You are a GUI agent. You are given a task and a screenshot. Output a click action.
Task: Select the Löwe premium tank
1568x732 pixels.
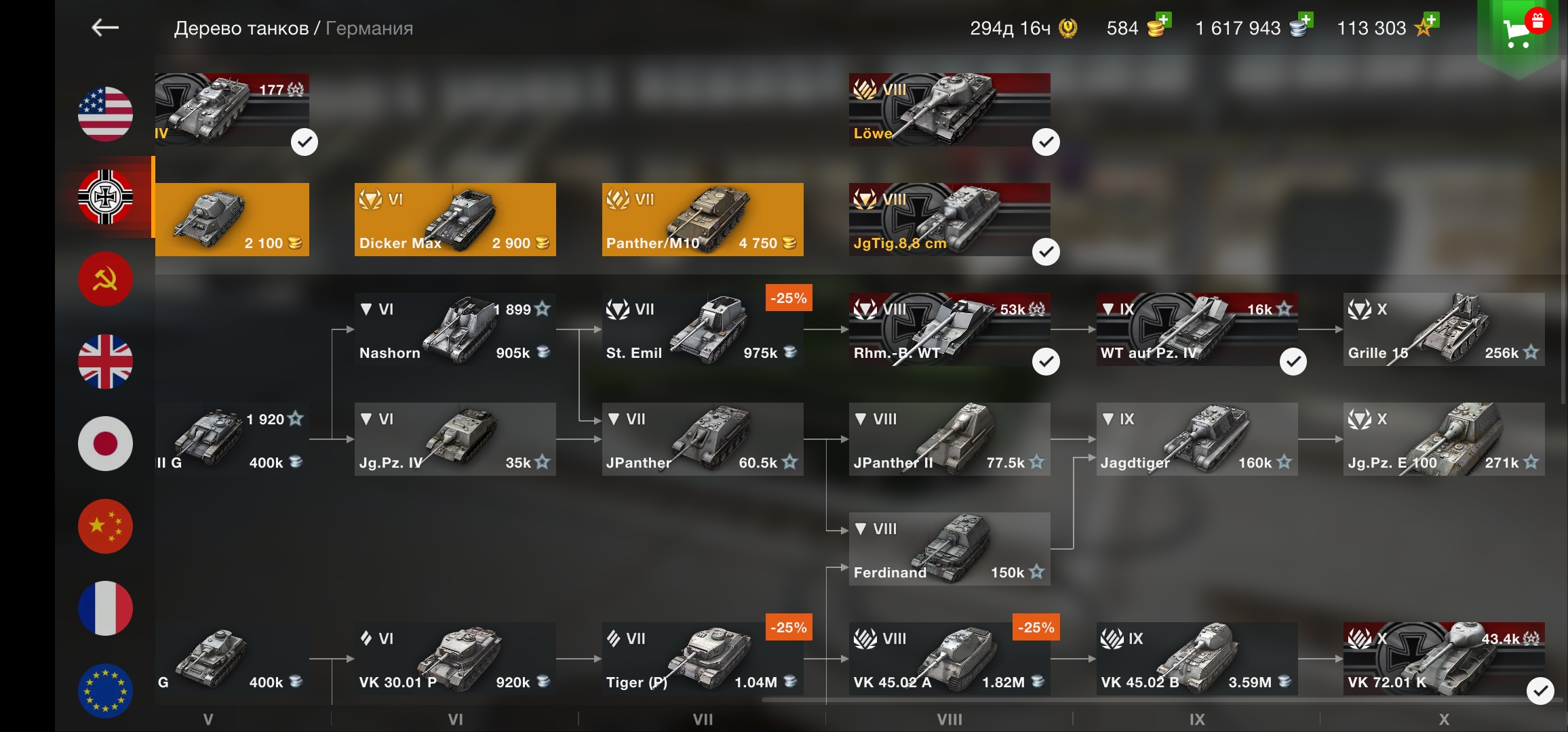[949, 110]
